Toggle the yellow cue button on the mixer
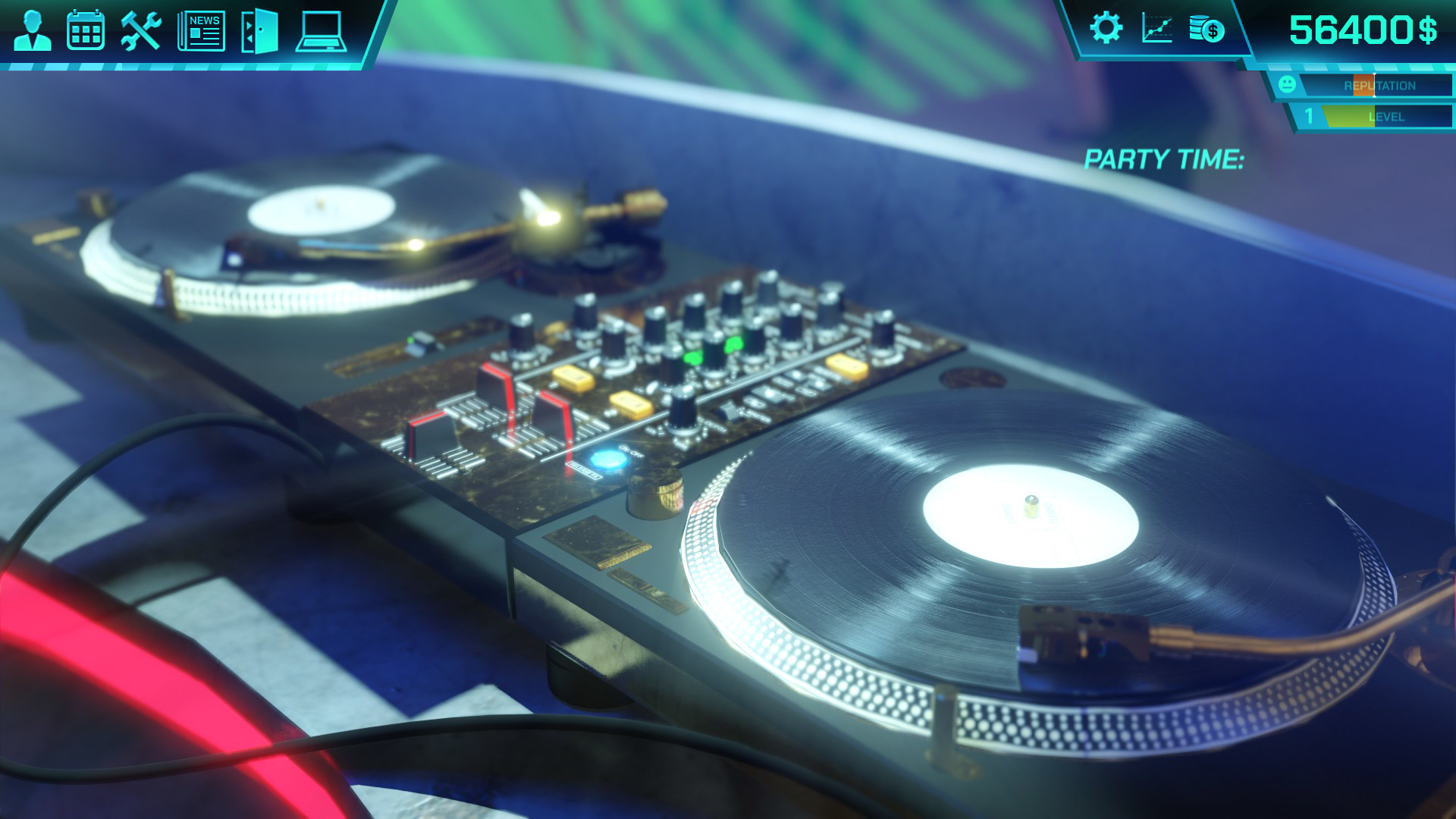 pyautogui.click(x=573, y=375)
